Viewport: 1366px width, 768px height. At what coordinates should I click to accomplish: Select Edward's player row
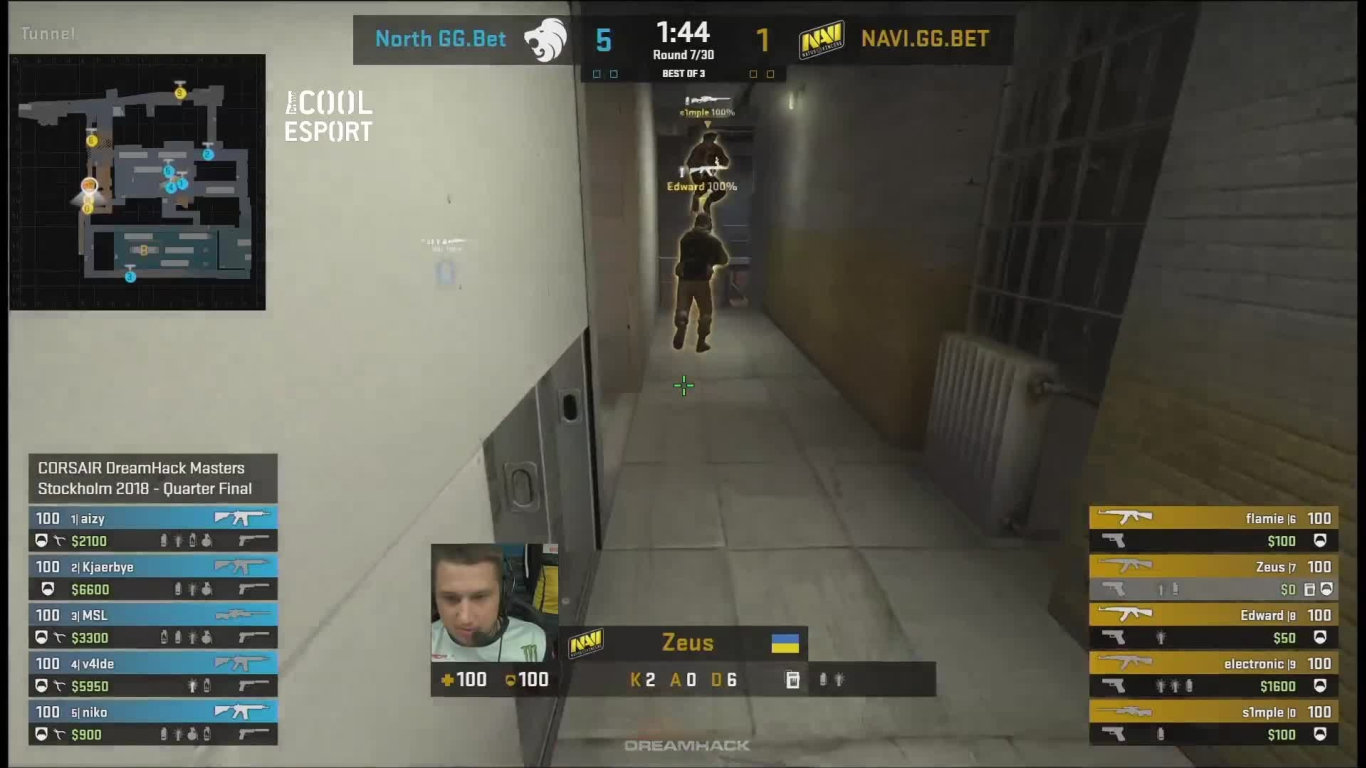click(1213, 626)
